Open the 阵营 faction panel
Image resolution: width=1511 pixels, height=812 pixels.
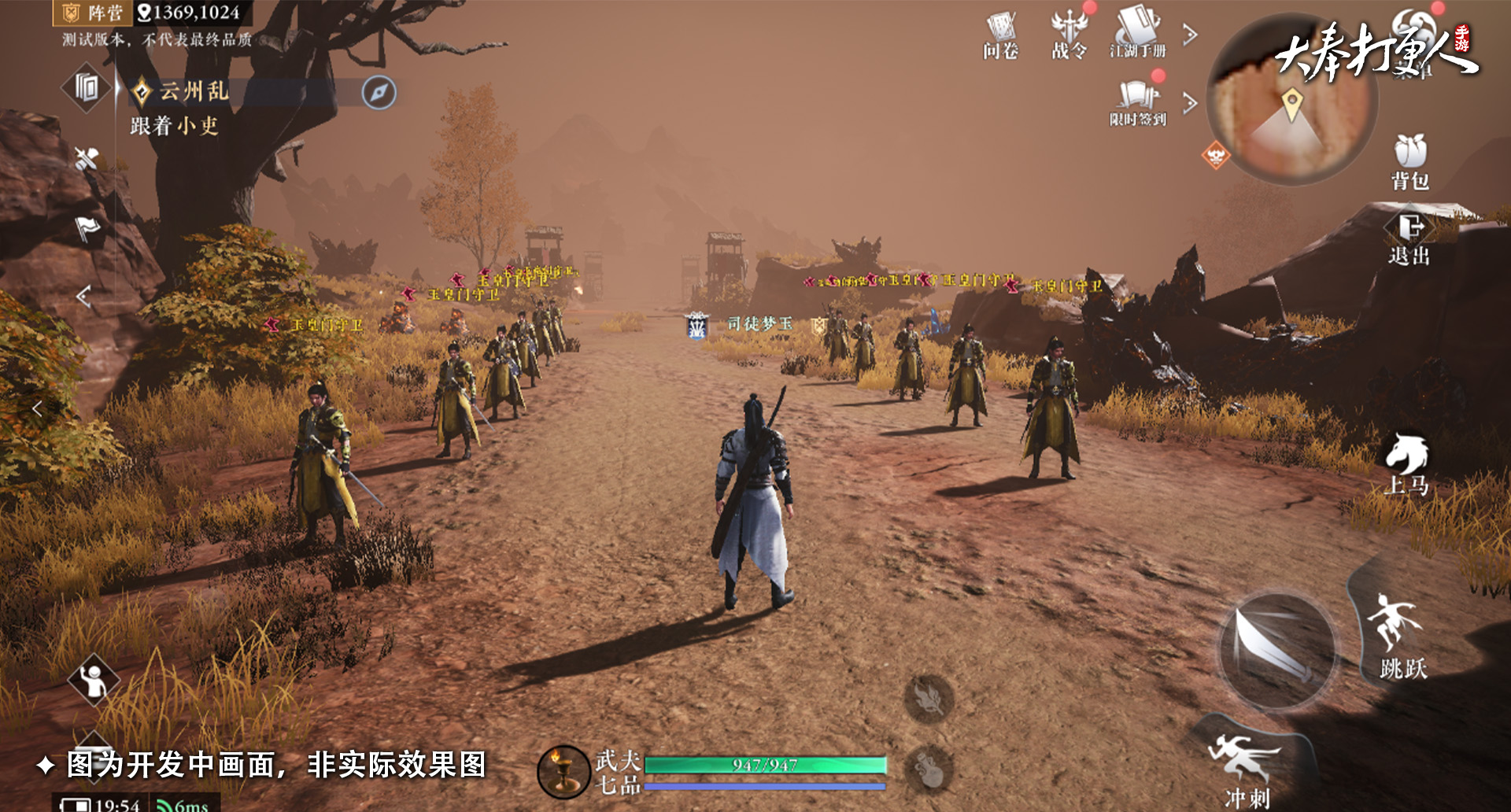click(x=93, y=13)
